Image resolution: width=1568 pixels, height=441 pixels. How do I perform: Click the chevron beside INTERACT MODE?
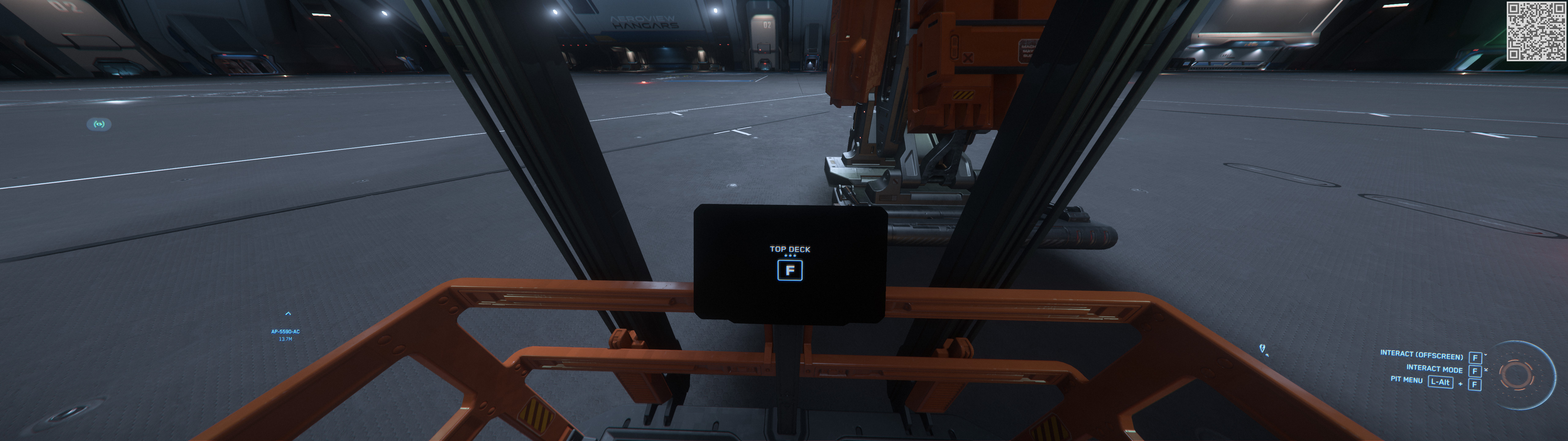tap(1486, 370)
